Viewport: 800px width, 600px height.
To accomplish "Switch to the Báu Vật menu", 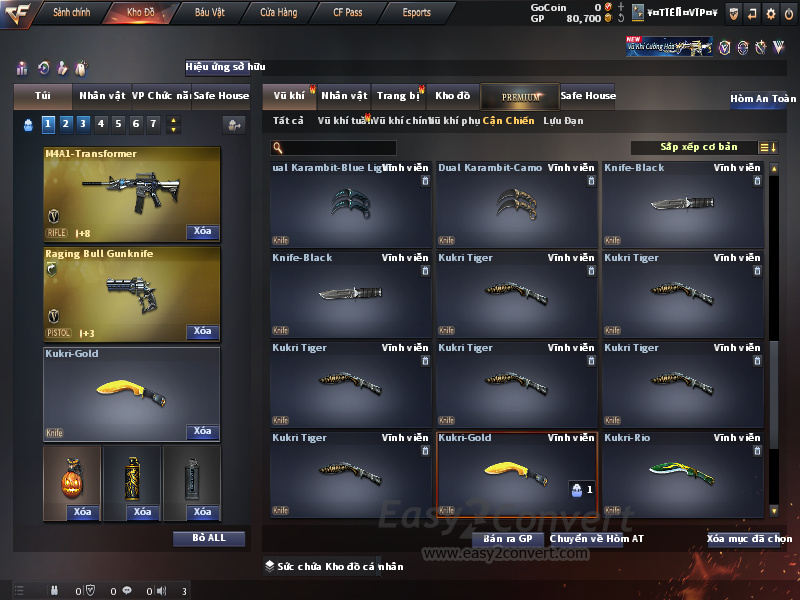I will pos(209,13).
